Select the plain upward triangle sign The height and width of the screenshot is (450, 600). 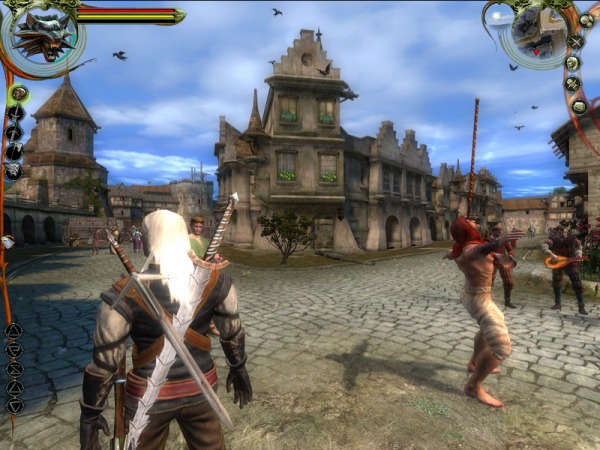pos(14,387)
